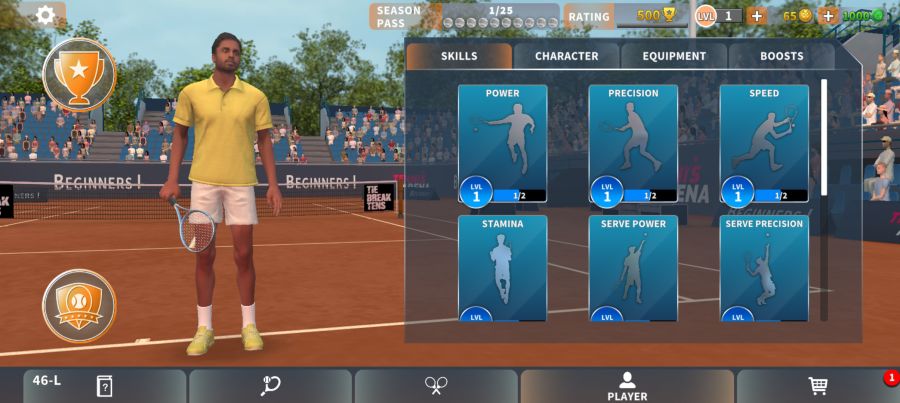Open the crossed rackets tab

point(436,386)
